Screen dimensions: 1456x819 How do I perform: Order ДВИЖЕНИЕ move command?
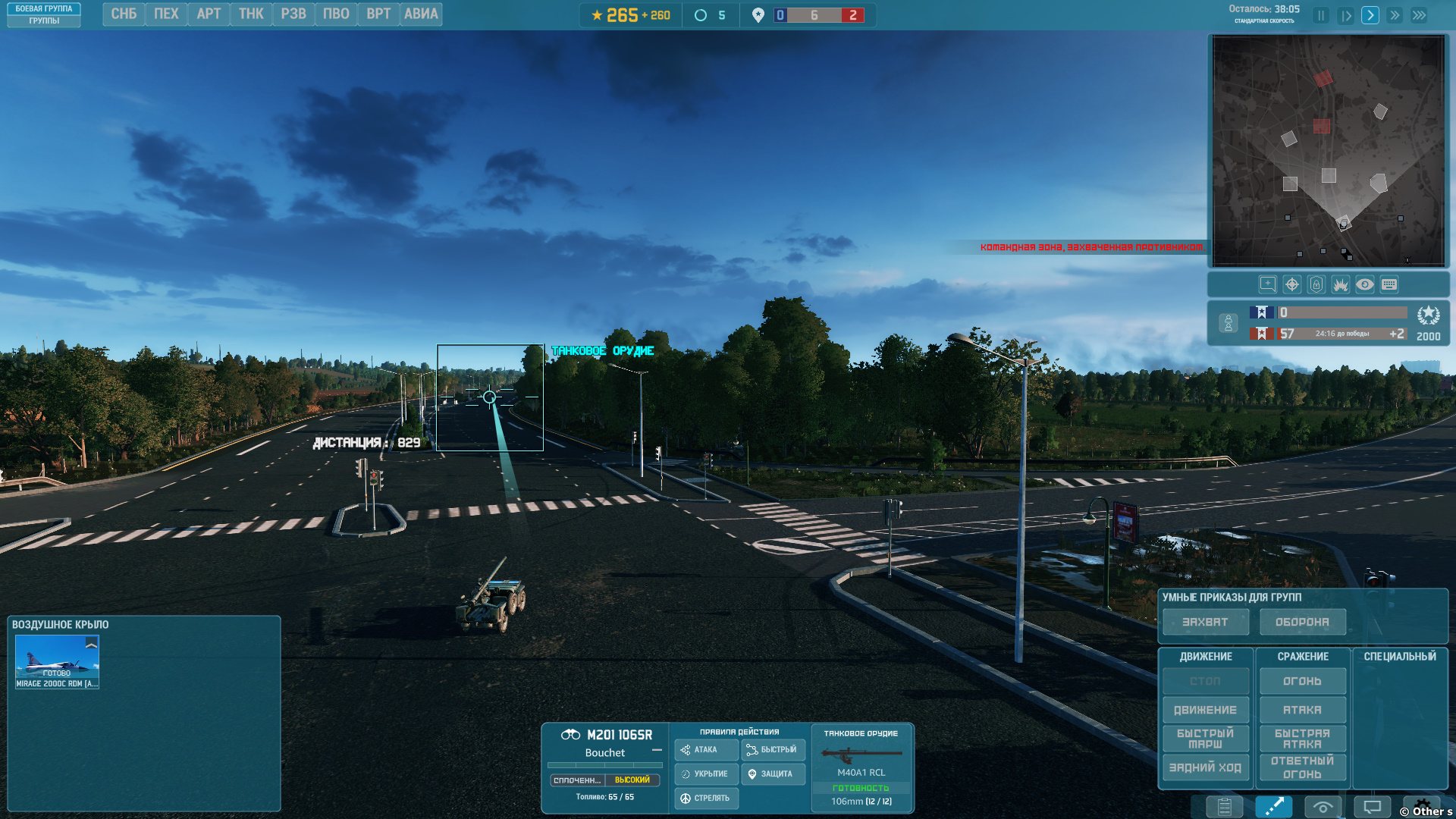click(x=1205, y=711)
